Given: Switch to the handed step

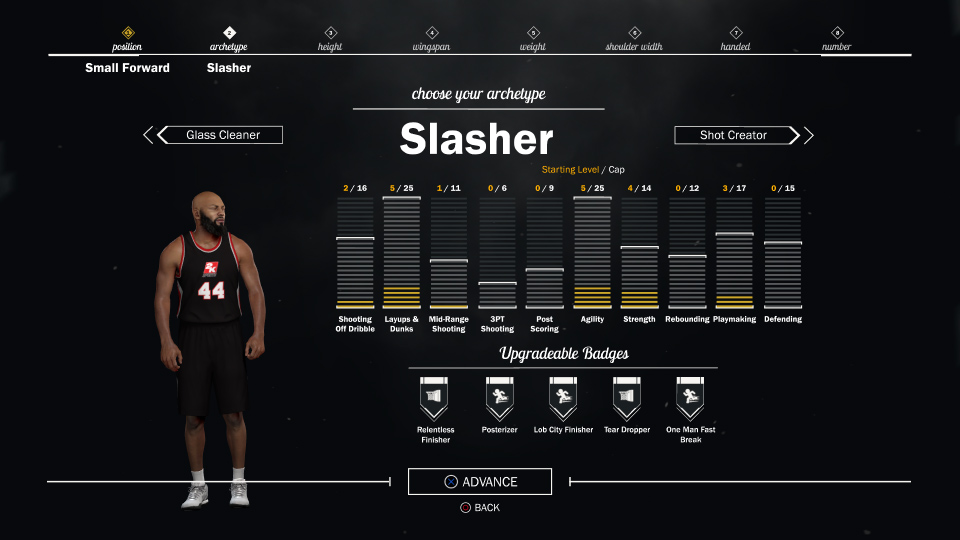Looking at the screenshot, I should pyautogui.click(x=736, y=40).
